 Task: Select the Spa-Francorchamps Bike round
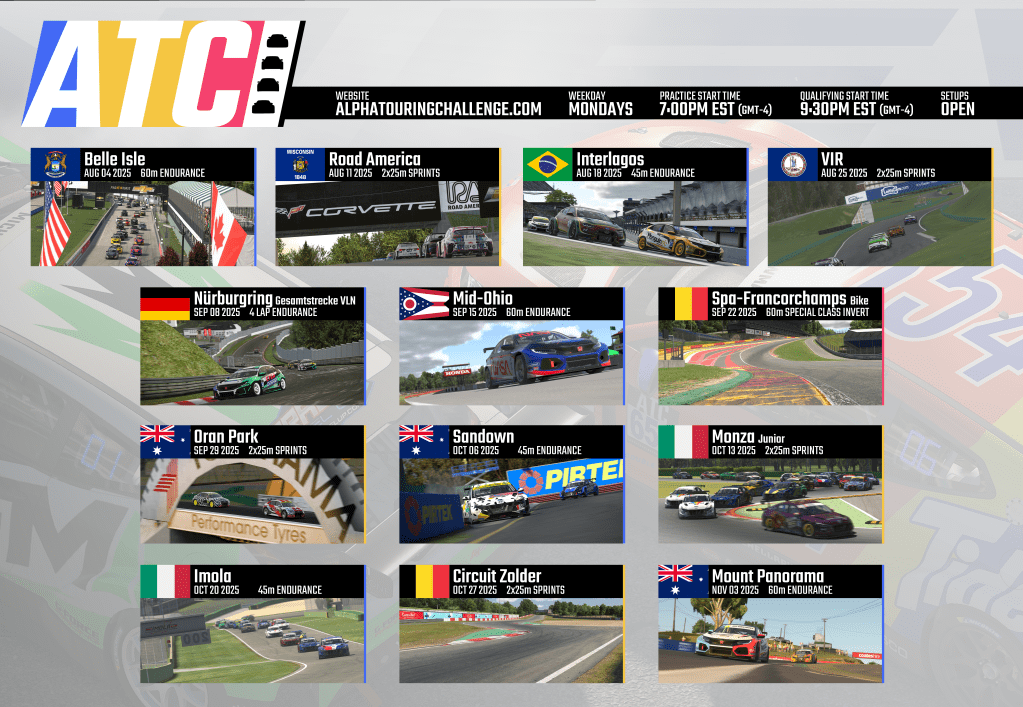point(771,346)
